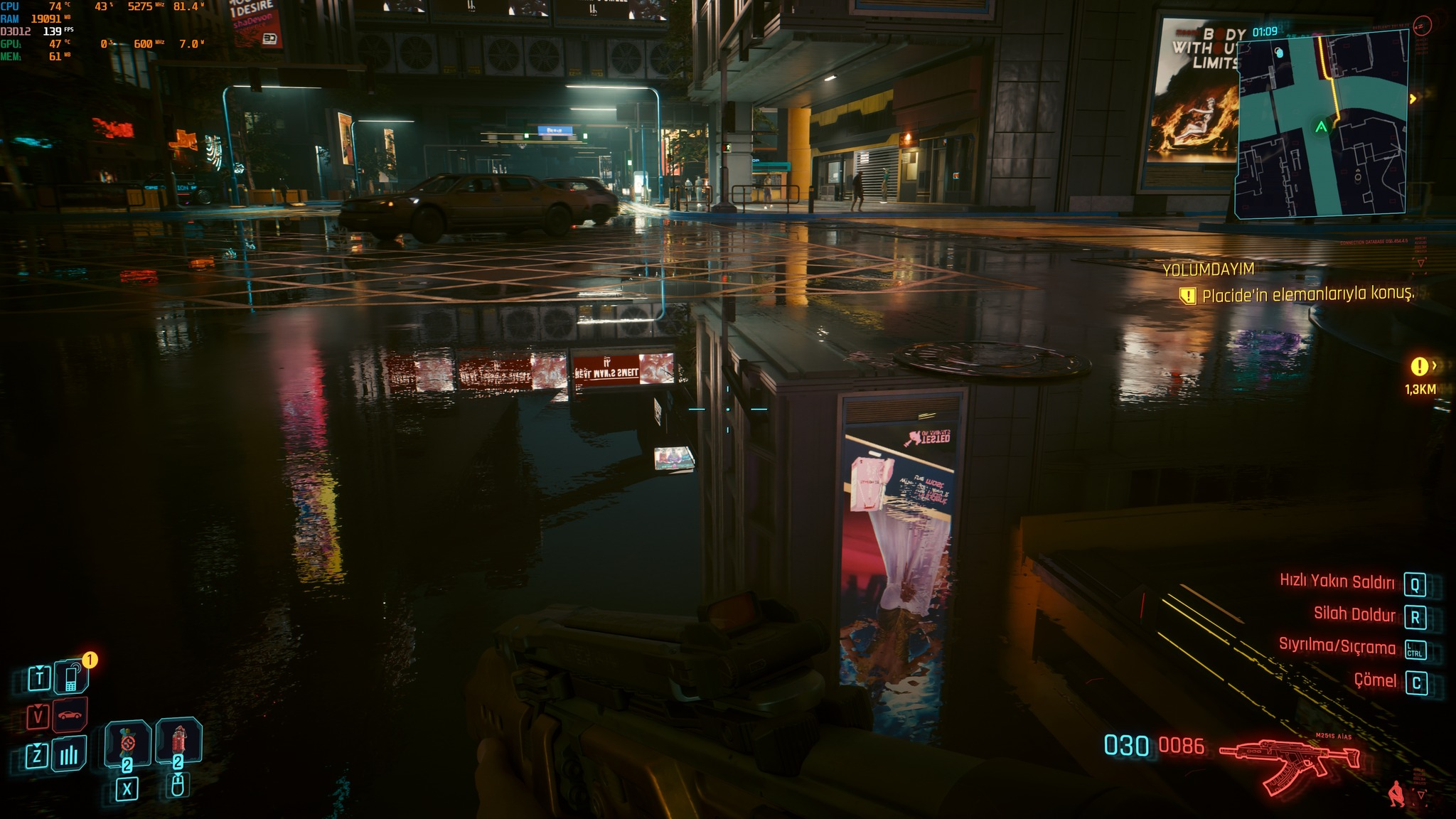Open the phone icon with notification badge
Image resolution: width=1456 pixels, height=819 pixels.
click(72, 677)
